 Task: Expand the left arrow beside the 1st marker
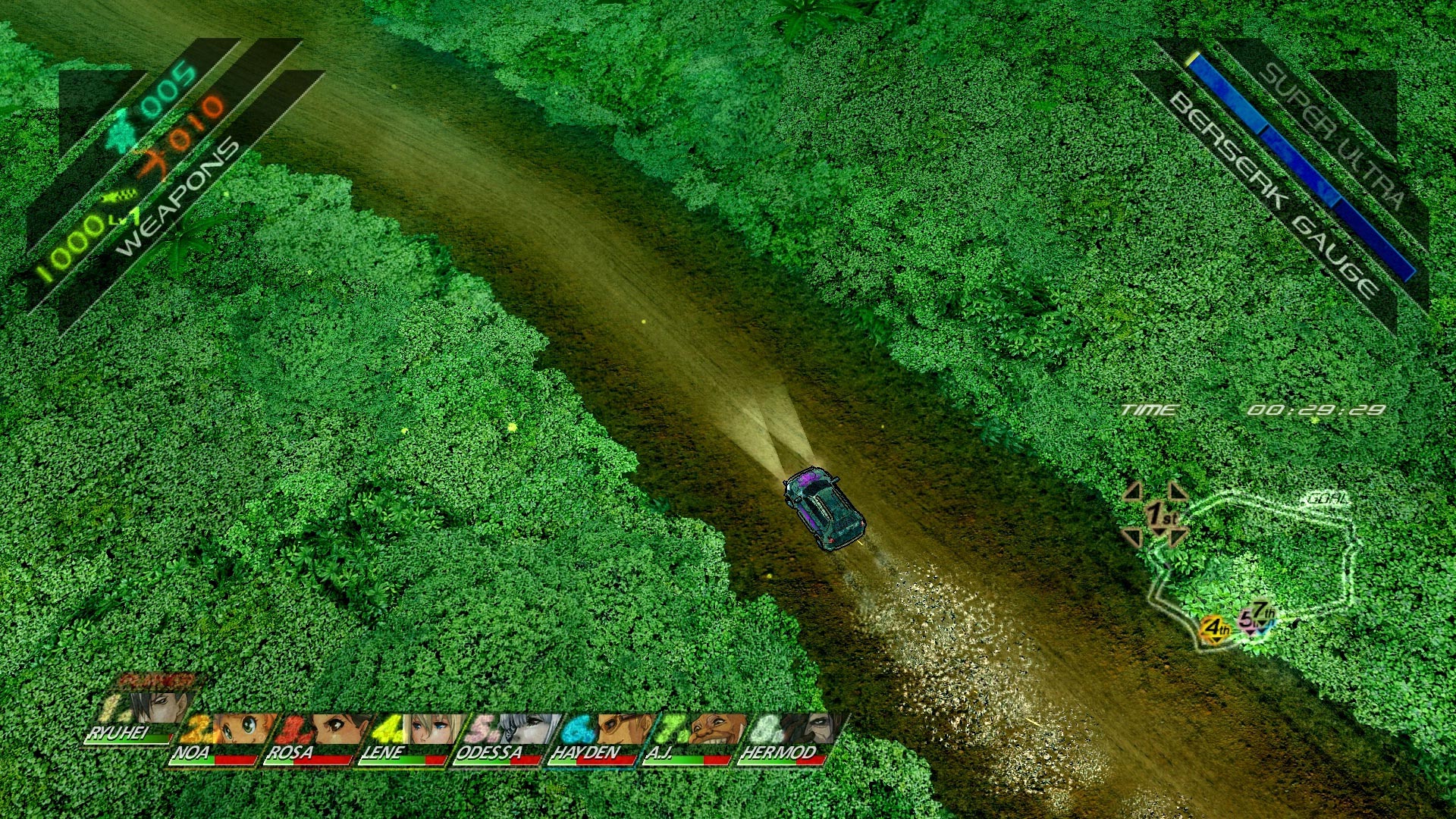(1132, 491)
